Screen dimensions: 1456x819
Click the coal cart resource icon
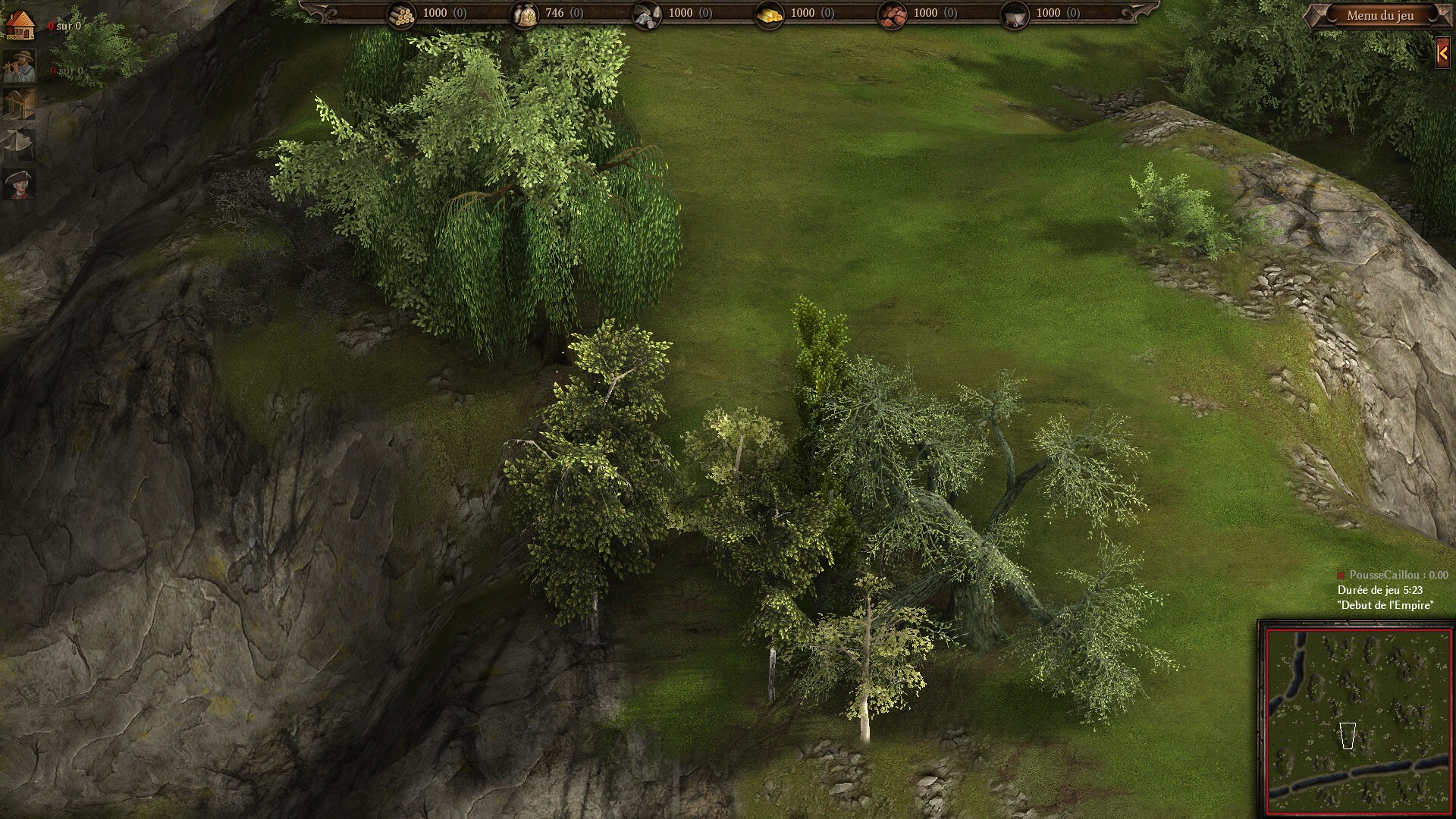click(x=1015, y=14)
